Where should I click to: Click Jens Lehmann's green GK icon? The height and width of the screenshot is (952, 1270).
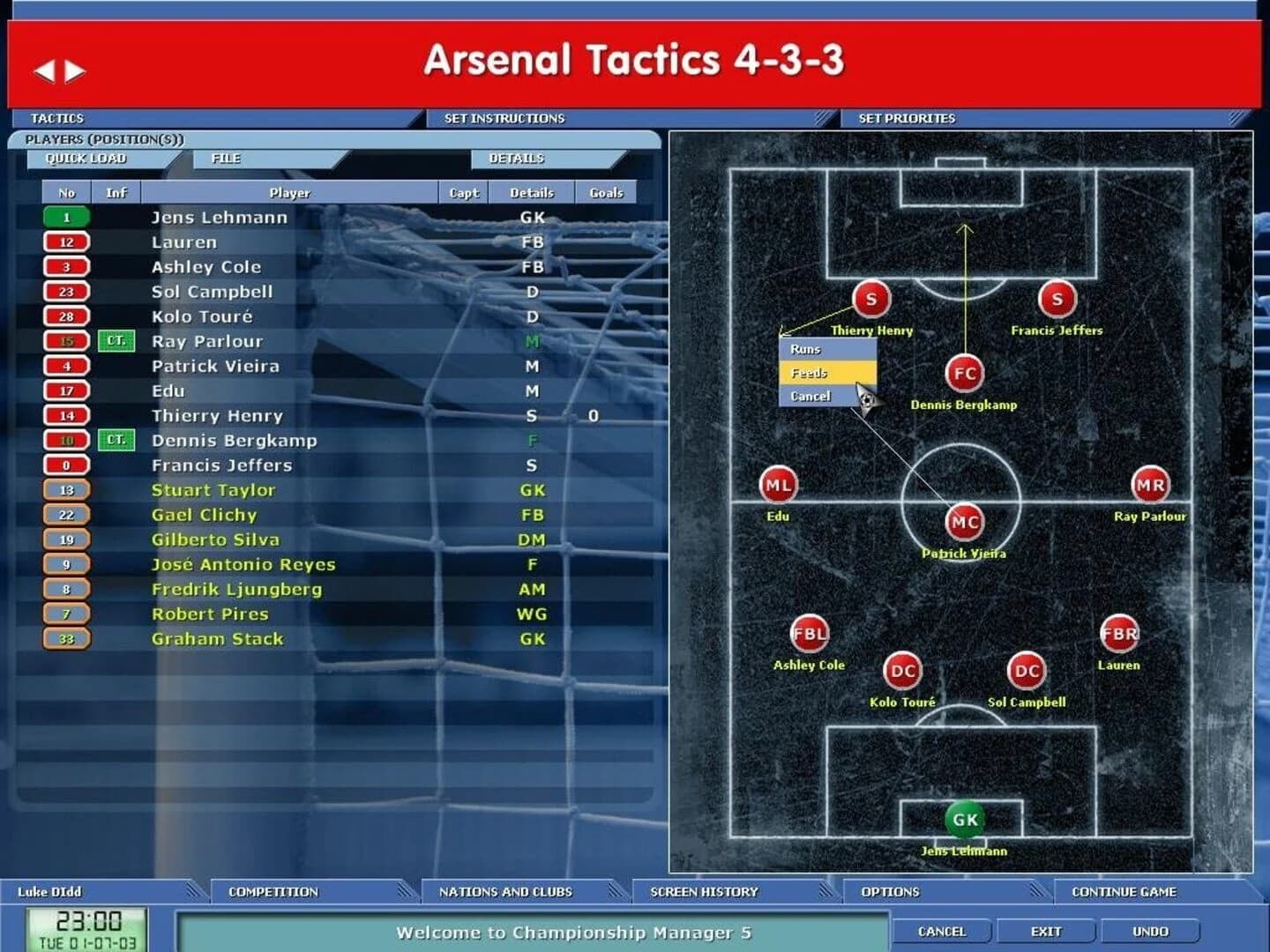pos(964,818)
